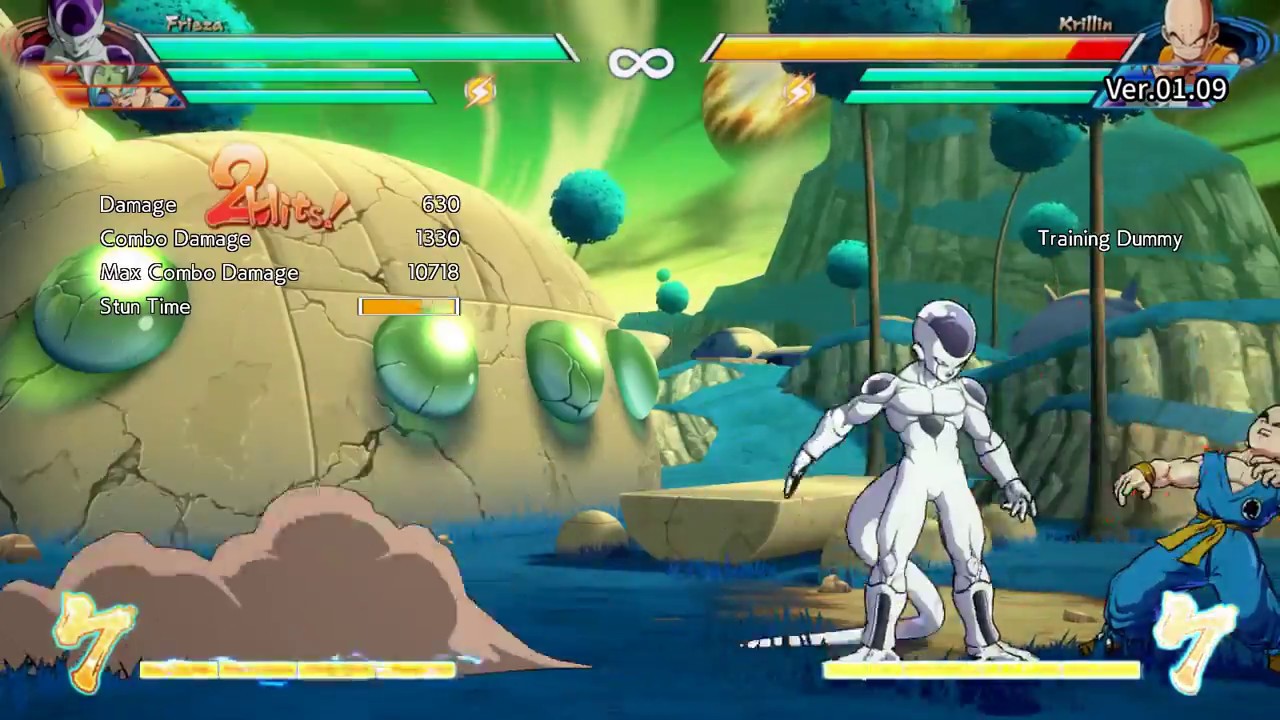
Task: Select the infinity timer symbol
Action: 640,62
